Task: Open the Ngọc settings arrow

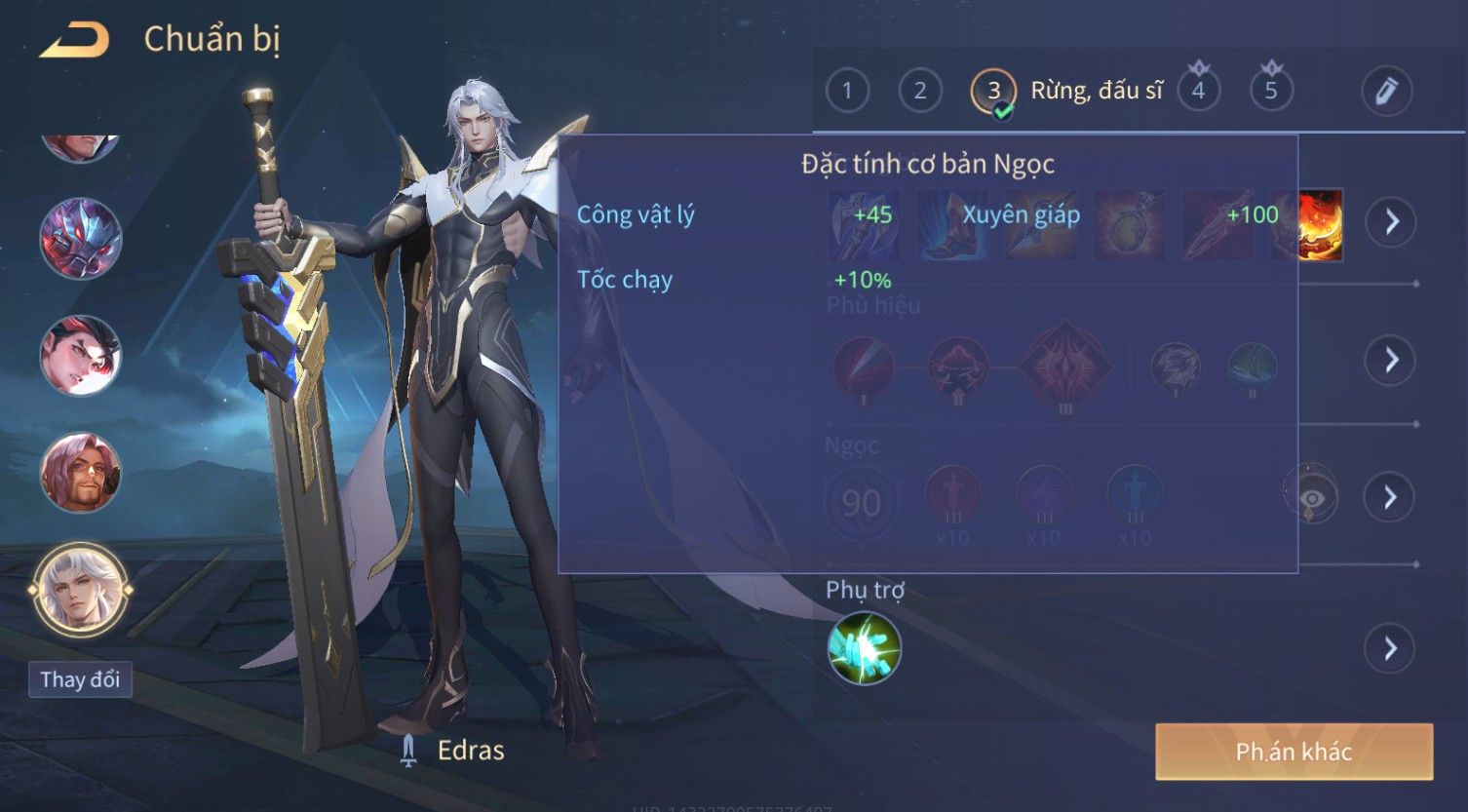Action: click(1390, 498)
